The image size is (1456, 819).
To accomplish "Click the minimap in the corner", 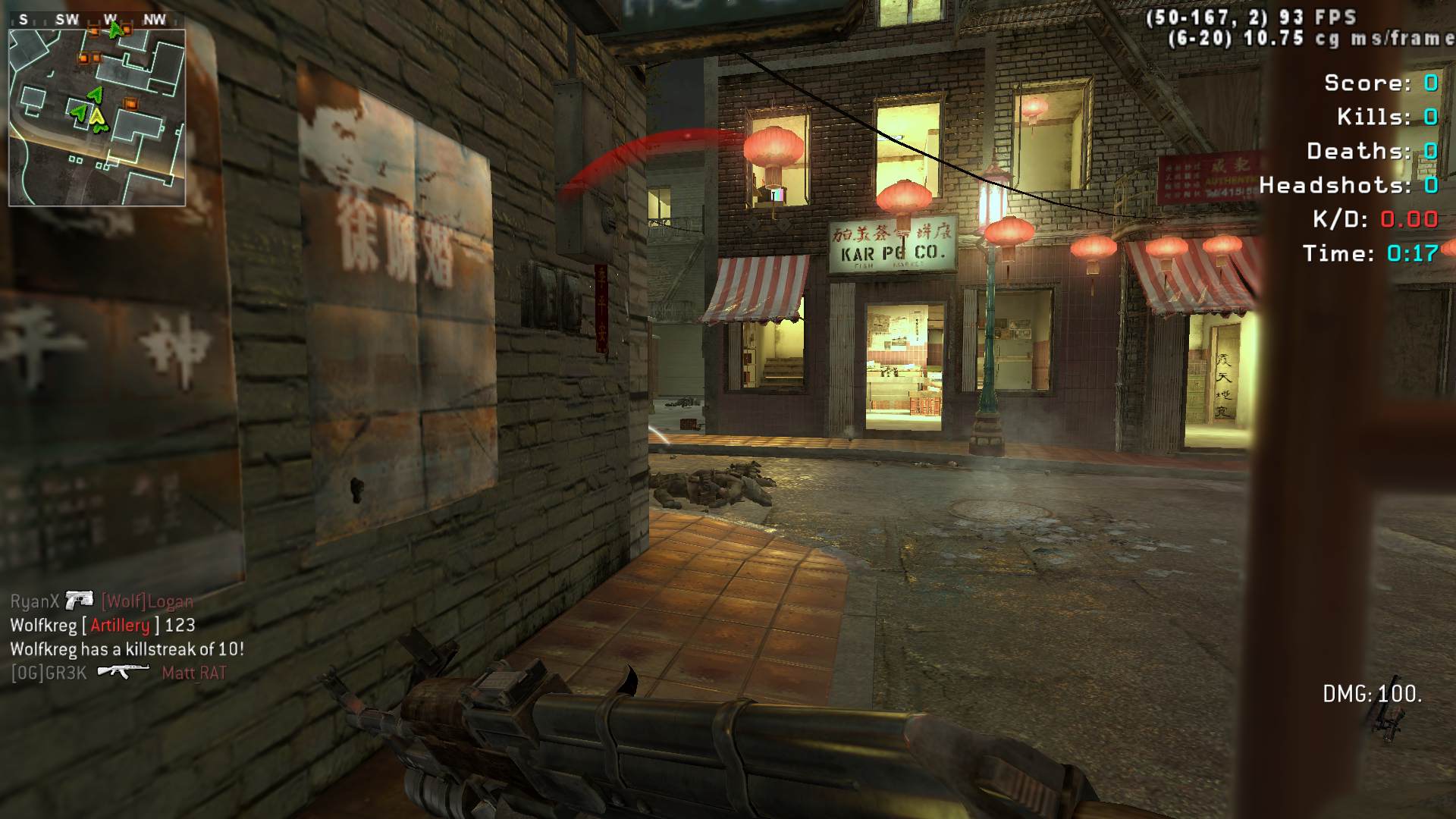I will (97, 118).
